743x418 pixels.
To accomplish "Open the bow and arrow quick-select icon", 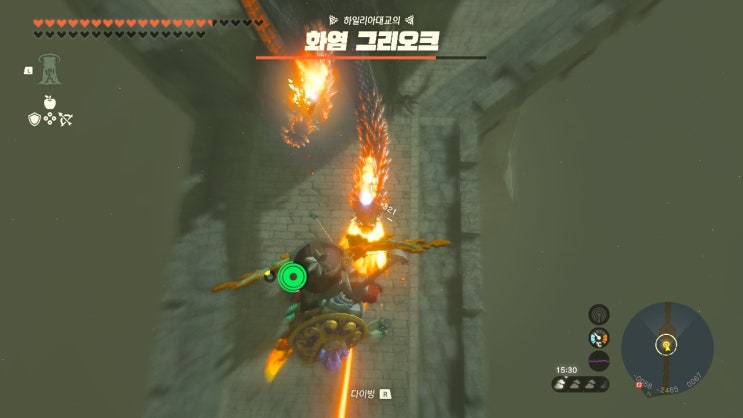I will [x=66, y=119].
